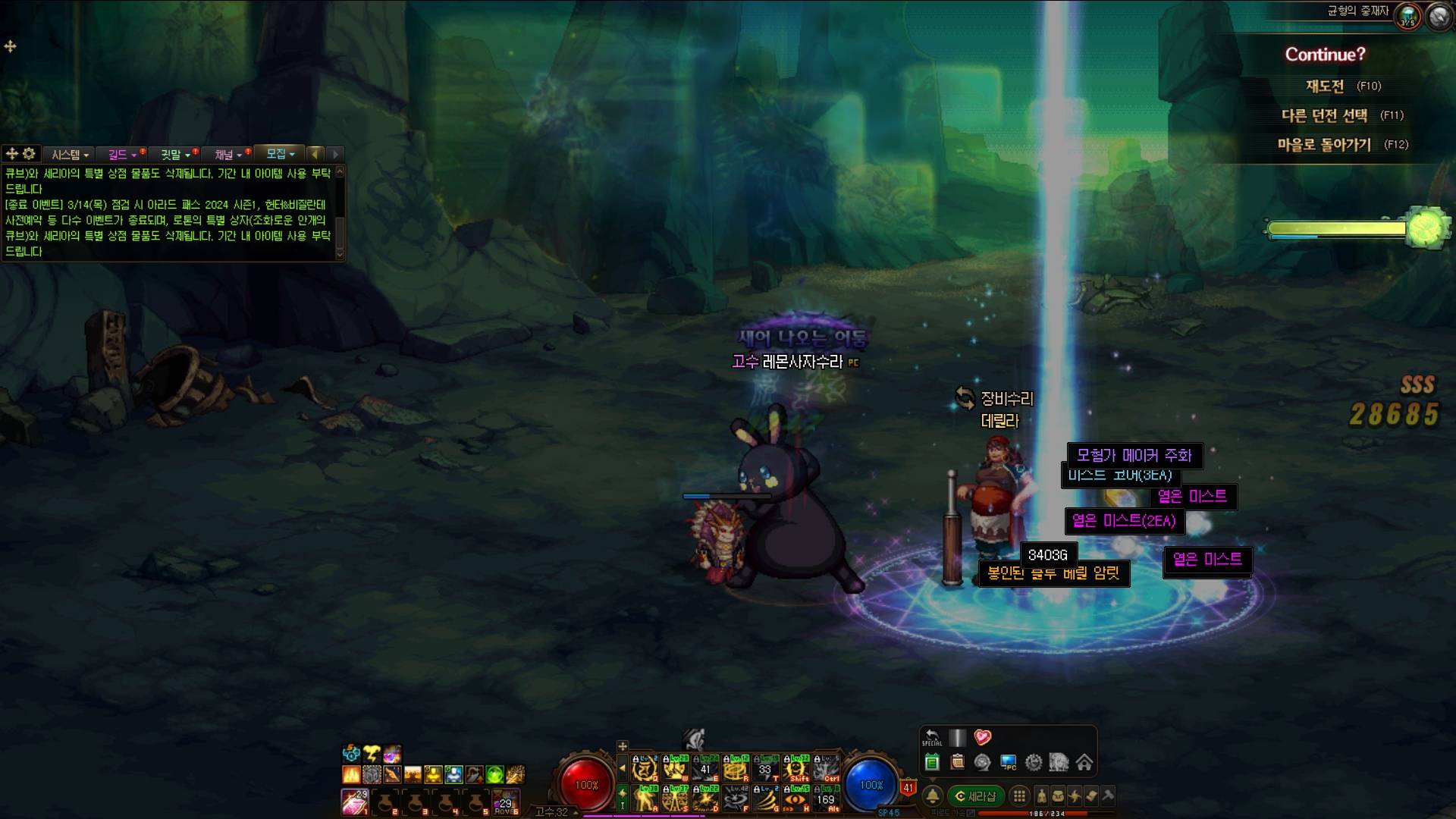Click the pink heart icon
Viewport: 1456px width, 819px height.
[983, 737]
